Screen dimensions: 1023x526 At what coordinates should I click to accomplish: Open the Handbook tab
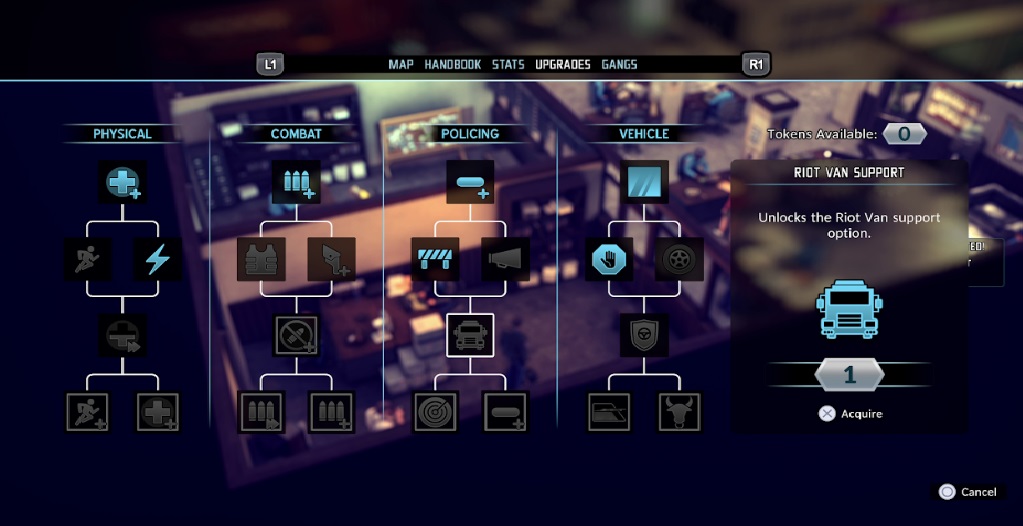point(452,65)
